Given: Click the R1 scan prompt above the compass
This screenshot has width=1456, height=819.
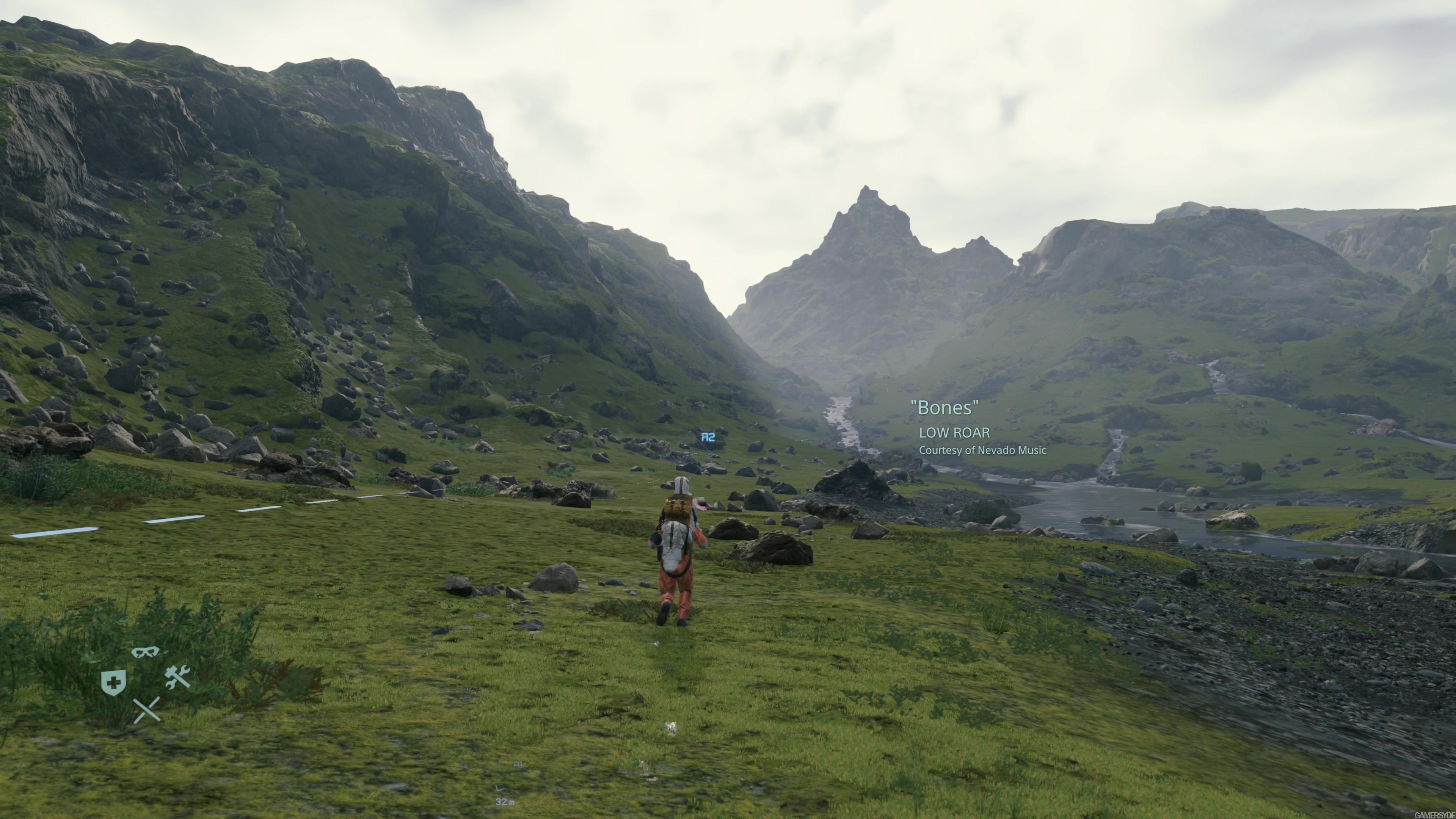Looking at the screenshot, I should click(519, 765).
